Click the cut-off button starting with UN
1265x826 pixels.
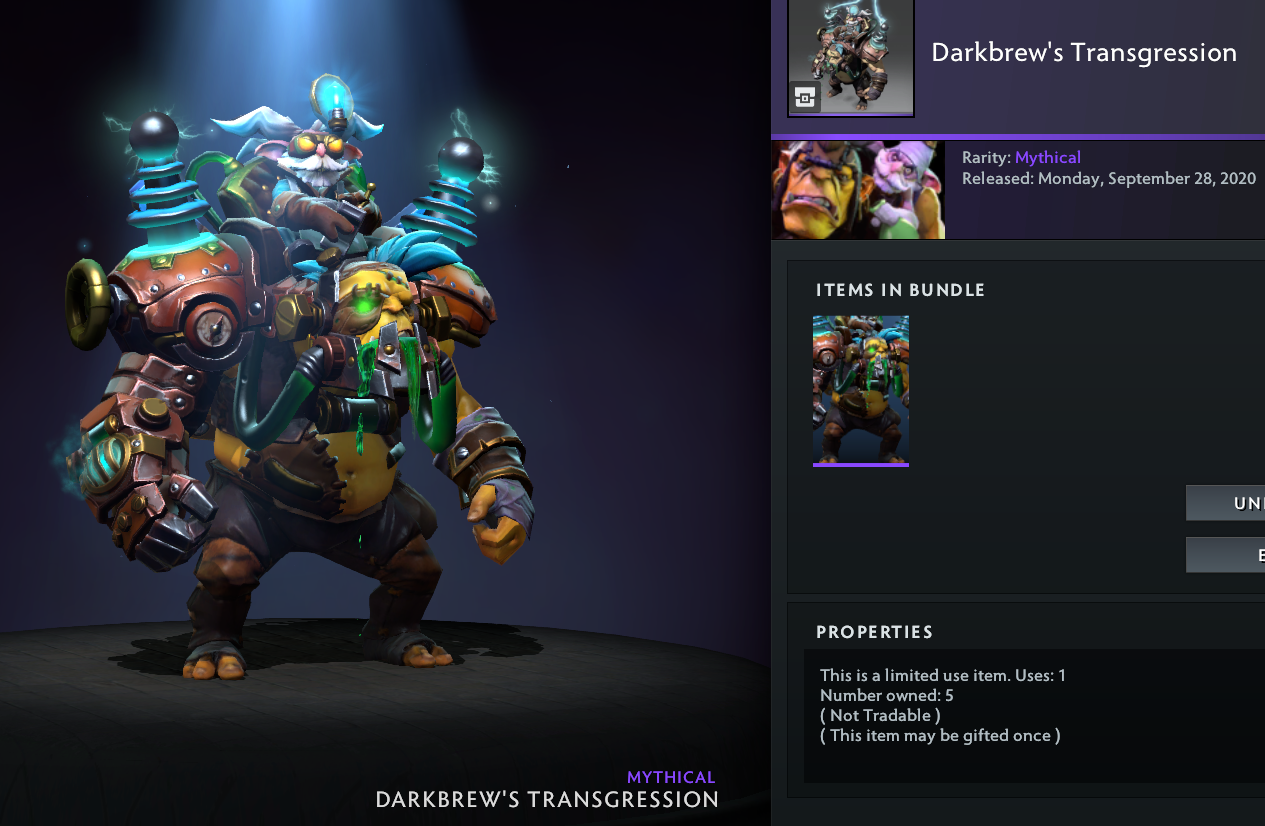tap(1226, 503)
